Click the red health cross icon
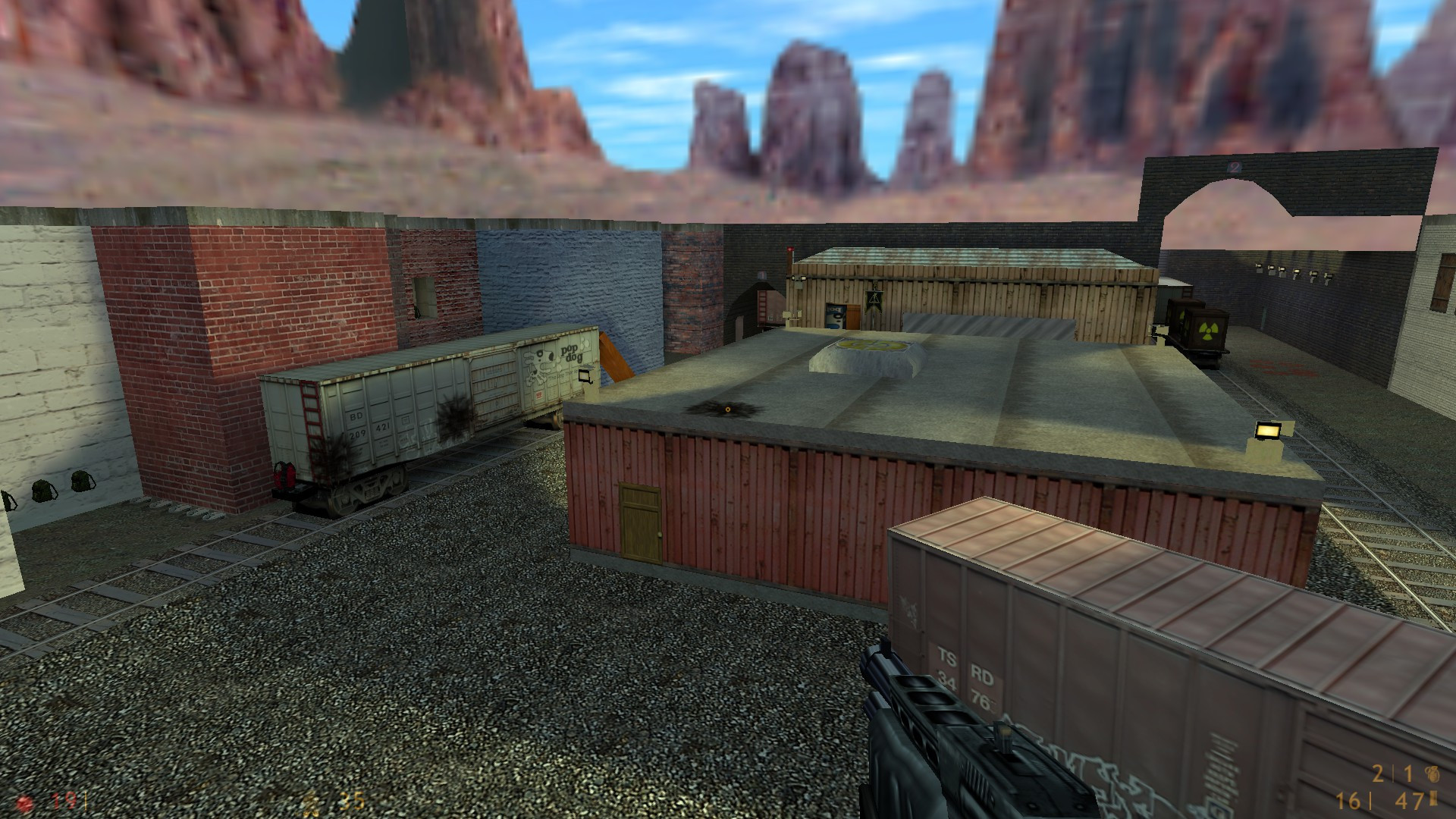 (x=24, y=802)
